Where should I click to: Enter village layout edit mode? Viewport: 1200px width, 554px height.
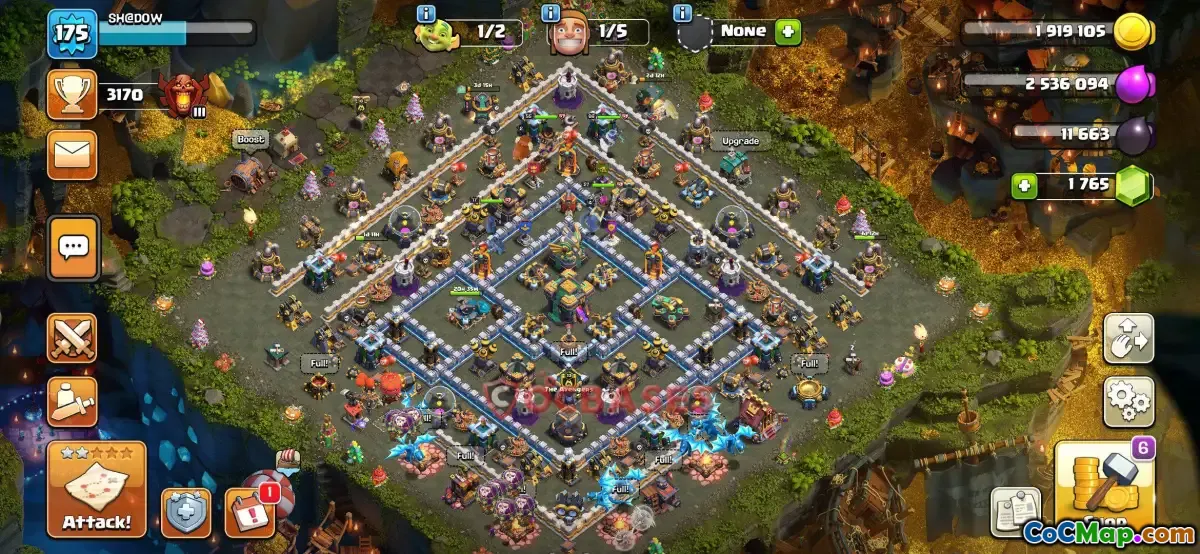(1128, 339)
